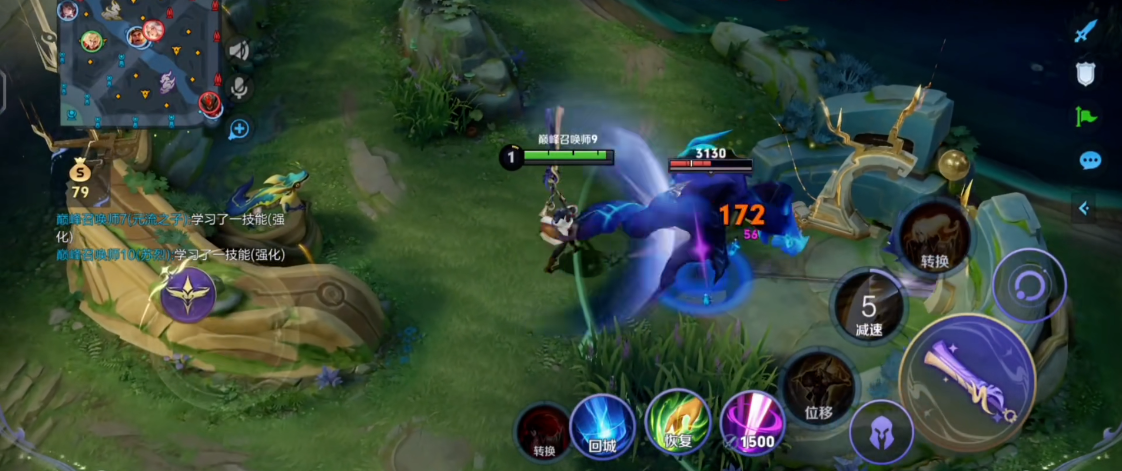Tap the helmet hero-target button
Image resolution: width=1122 pixels, height=471 pixels.
pos(881,434)
